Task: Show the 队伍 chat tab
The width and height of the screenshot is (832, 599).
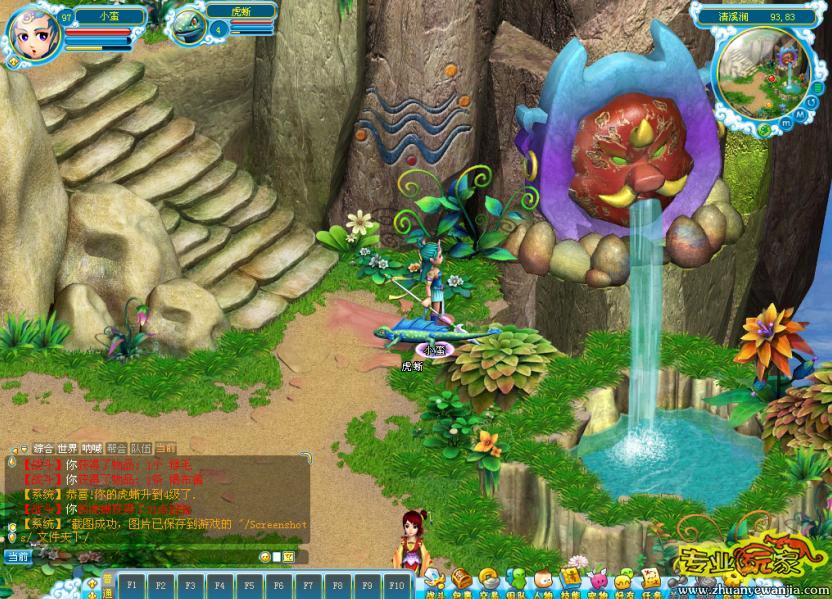Action: click(141, 448)
